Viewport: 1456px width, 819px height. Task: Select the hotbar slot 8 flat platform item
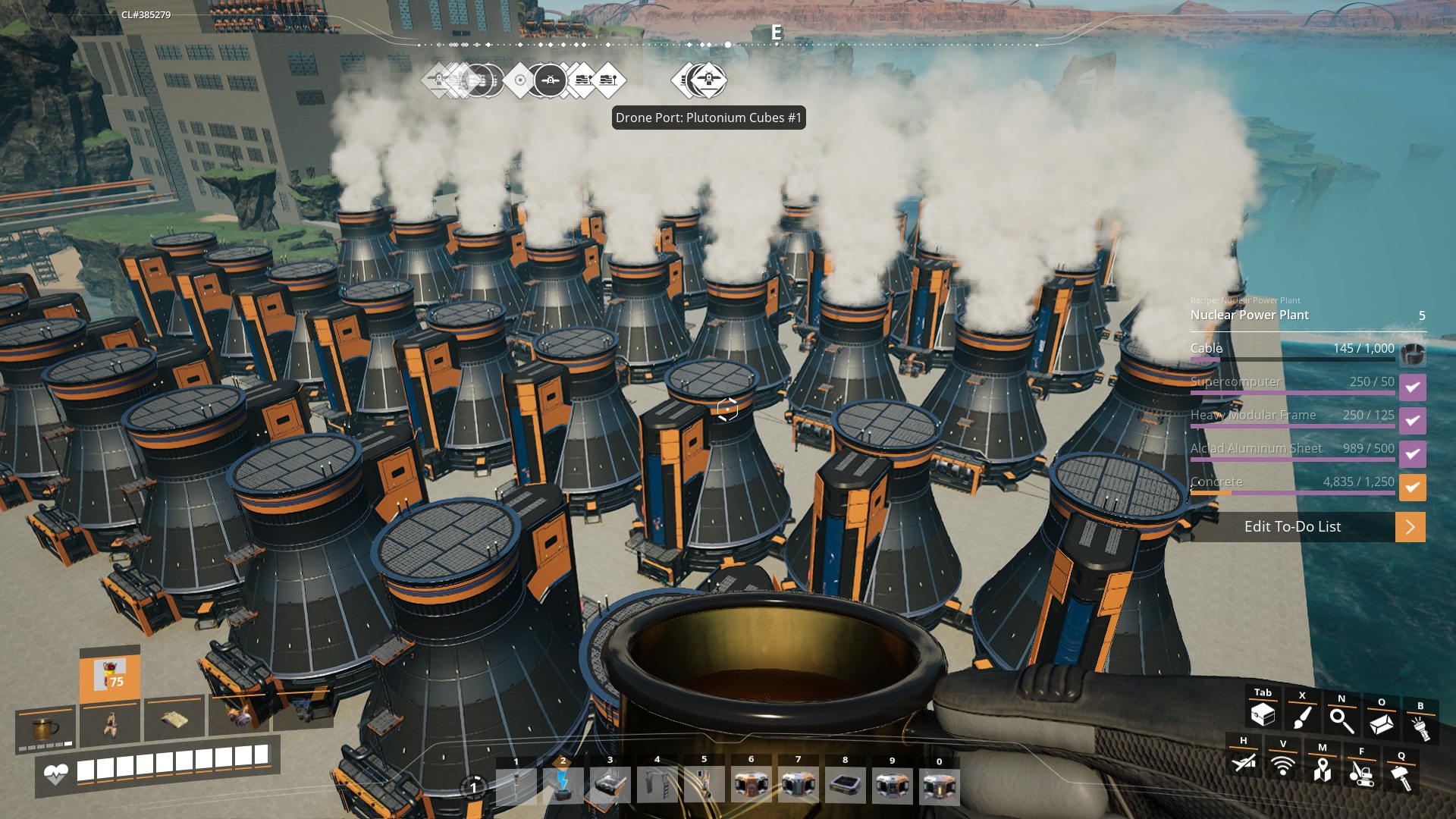coord(845,785)
